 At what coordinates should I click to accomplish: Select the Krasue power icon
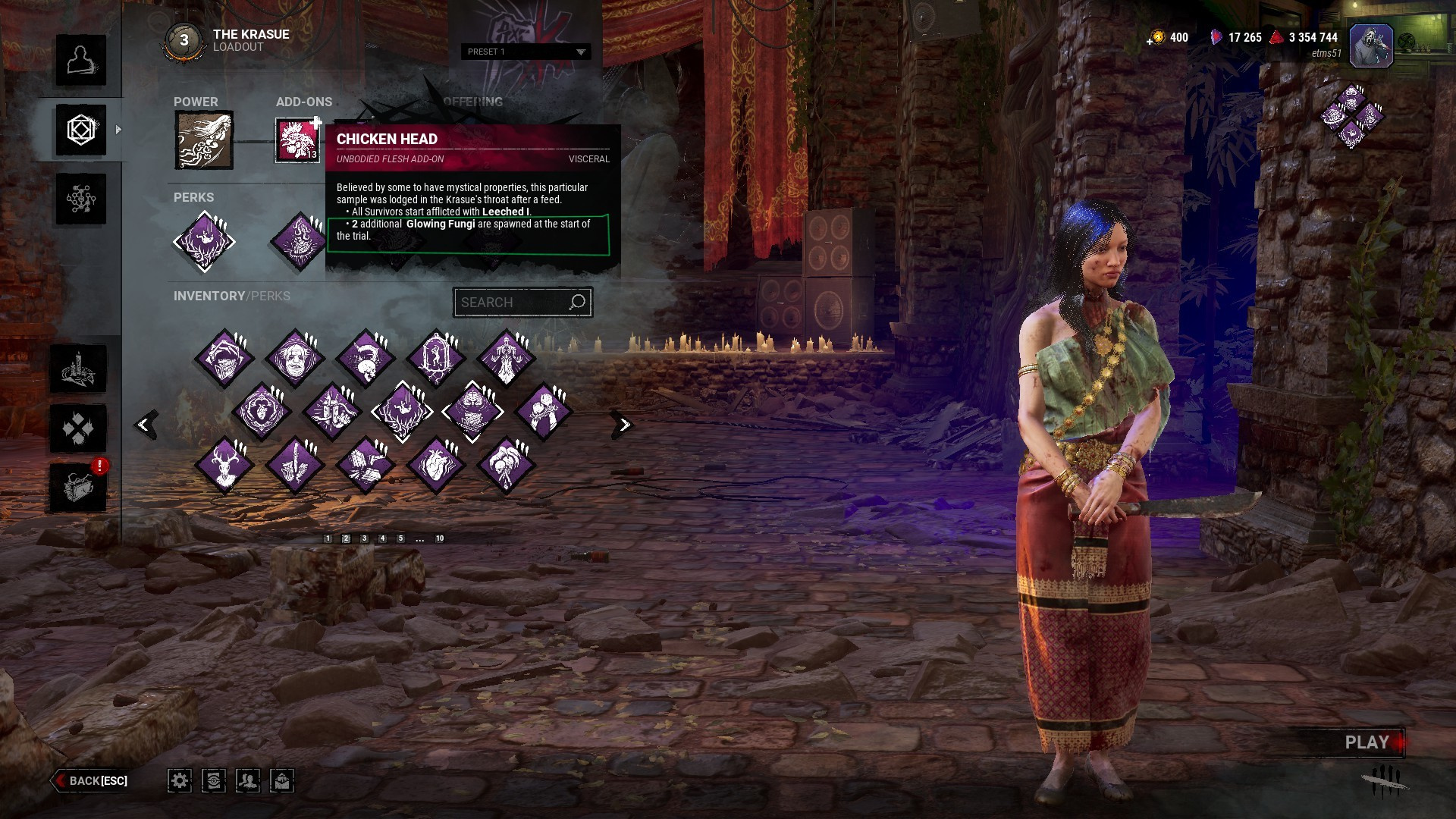[204, 140]
